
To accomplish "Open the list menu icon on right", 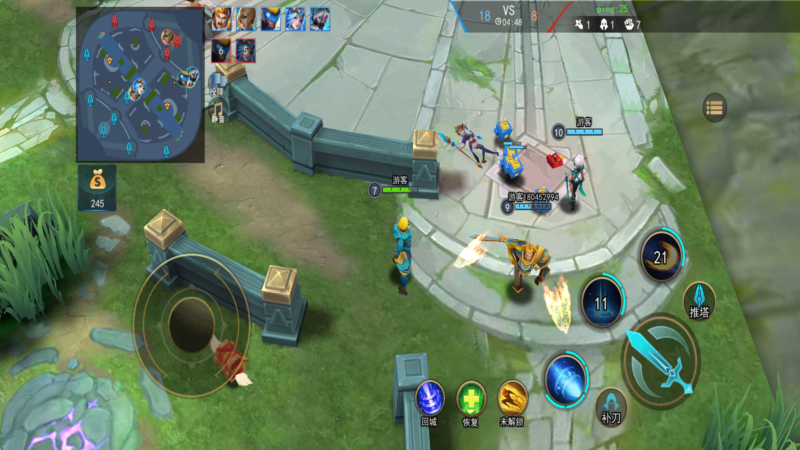I will tap(714, 107).
